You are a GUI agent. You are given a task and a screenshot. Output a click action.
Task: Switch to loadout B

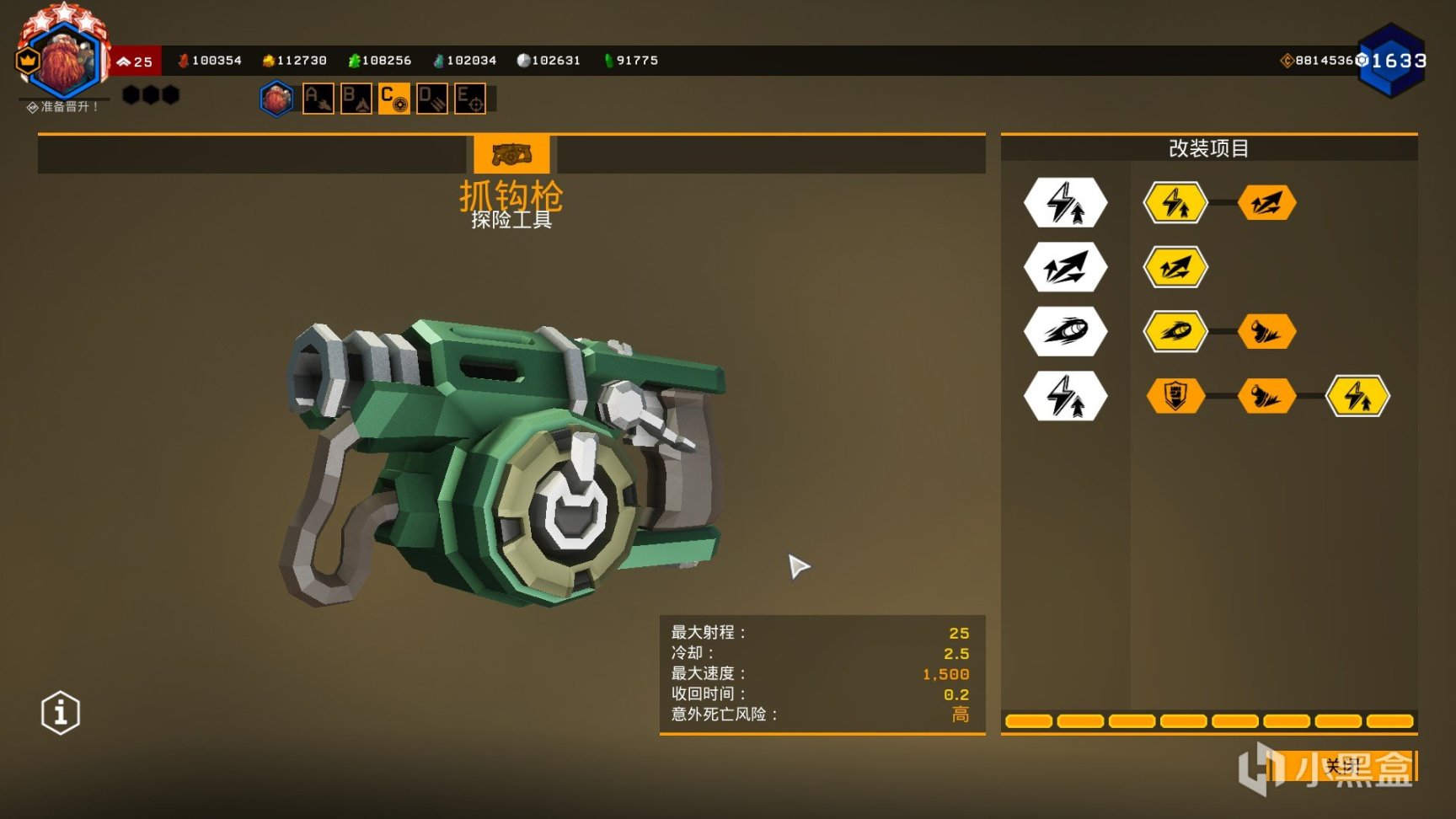(x=356, y=99)
